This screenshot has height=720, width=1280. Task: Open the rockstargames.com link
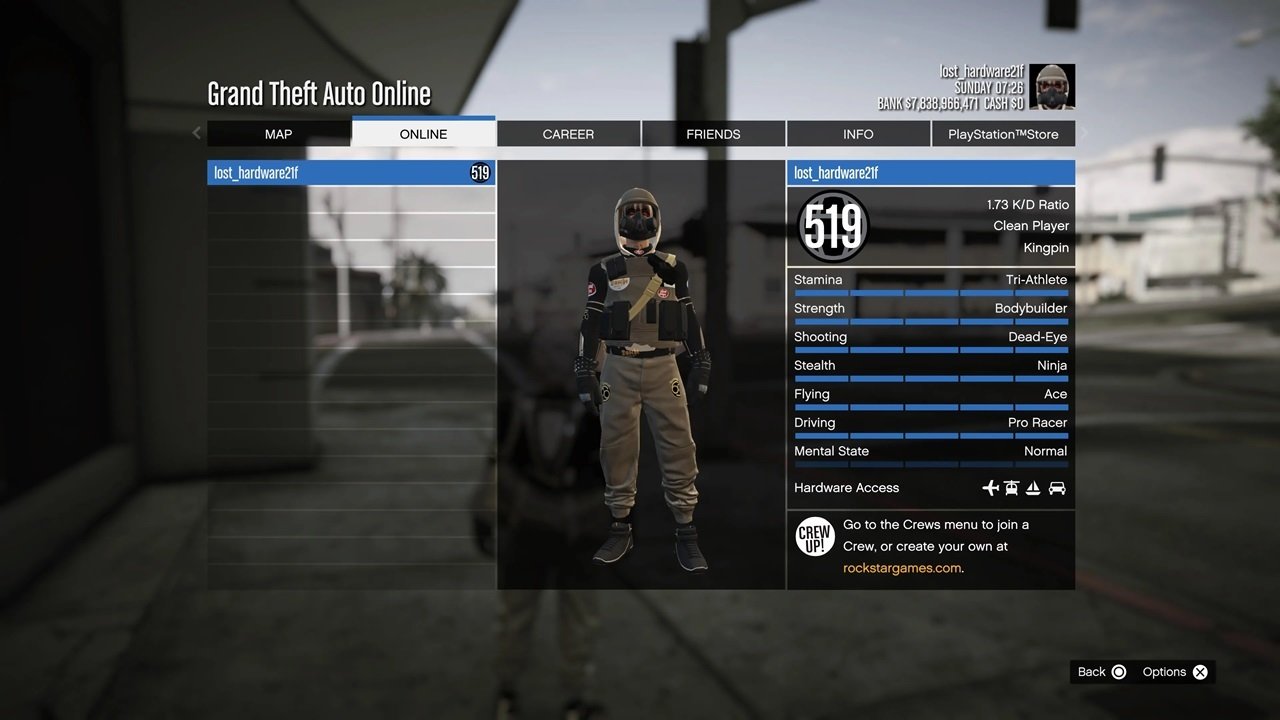pos(905,567)
